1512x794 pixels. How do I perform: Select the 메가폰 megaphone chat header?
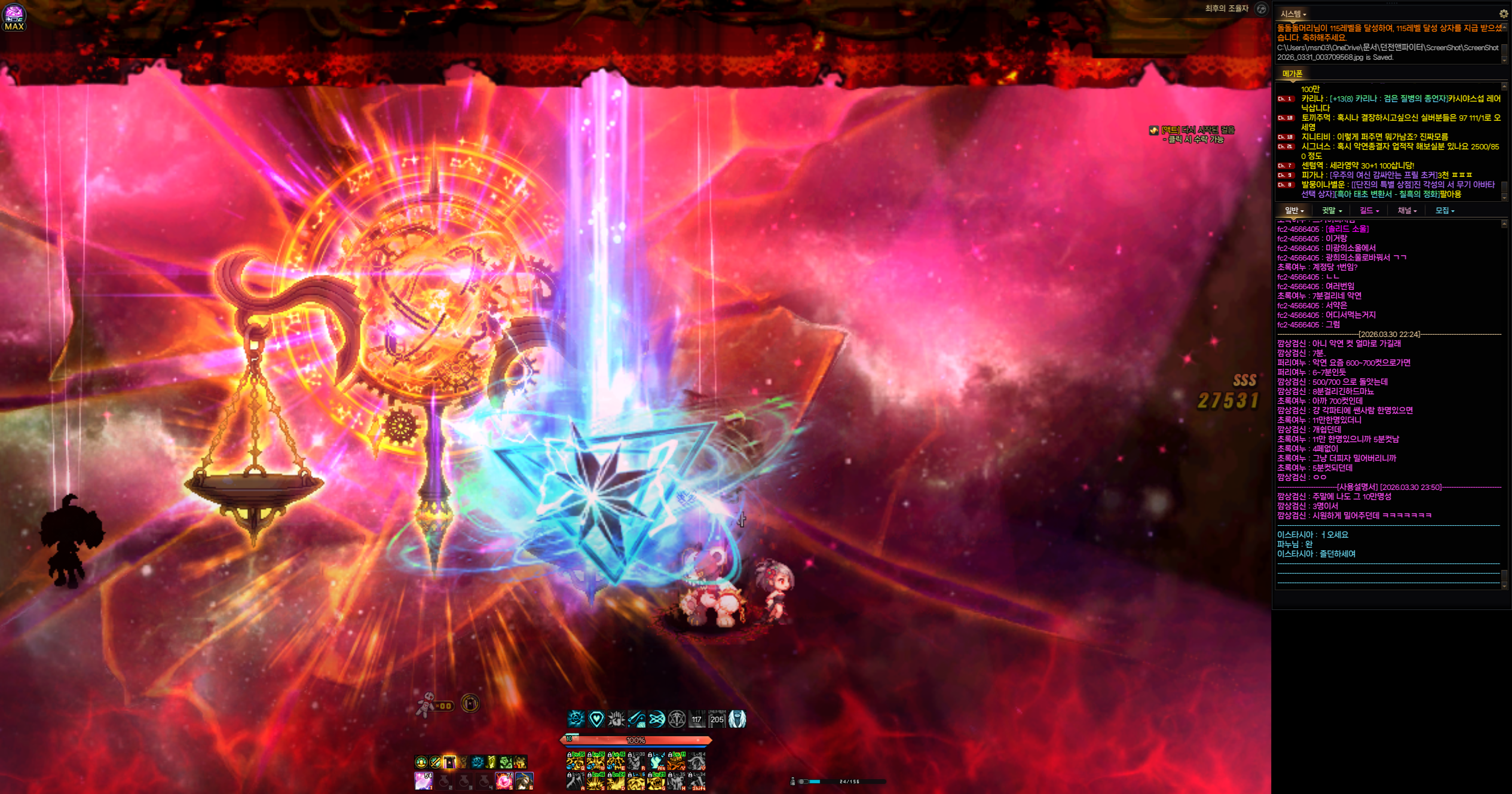(x=1292, y=73)
